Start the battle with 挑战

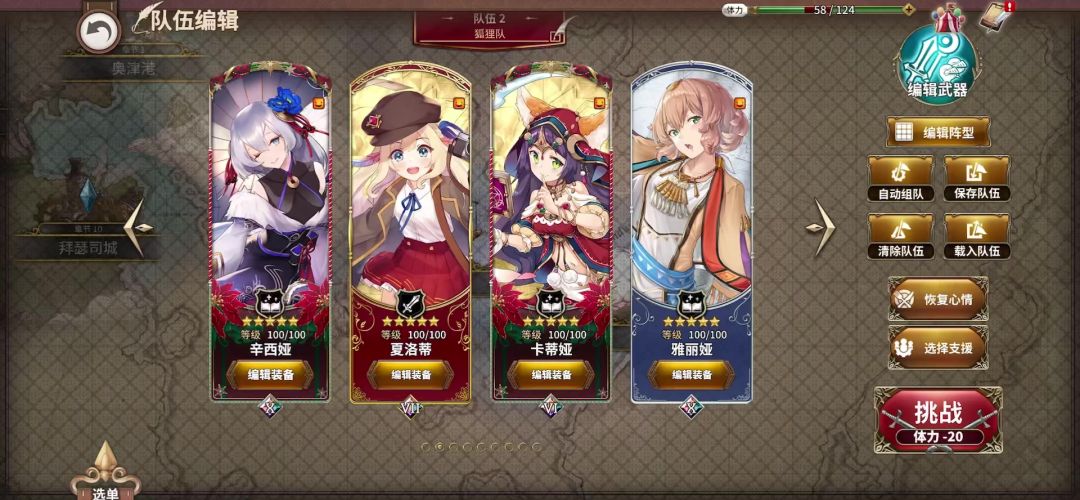[x=937, y=418]
